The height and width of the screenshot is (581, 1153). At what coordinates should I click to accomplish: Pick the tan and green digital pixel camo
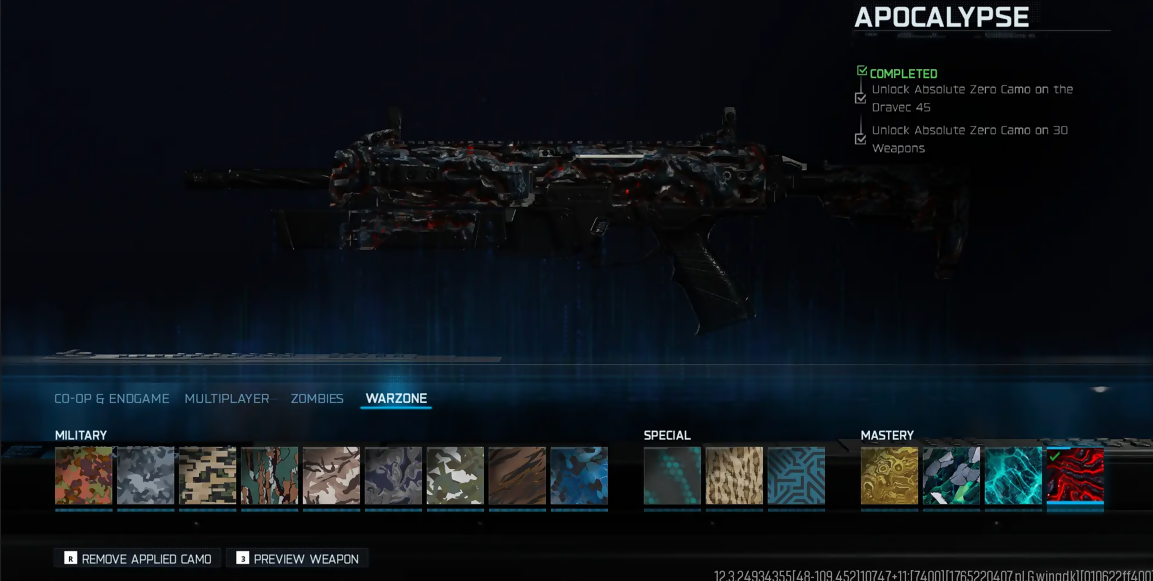208,476
